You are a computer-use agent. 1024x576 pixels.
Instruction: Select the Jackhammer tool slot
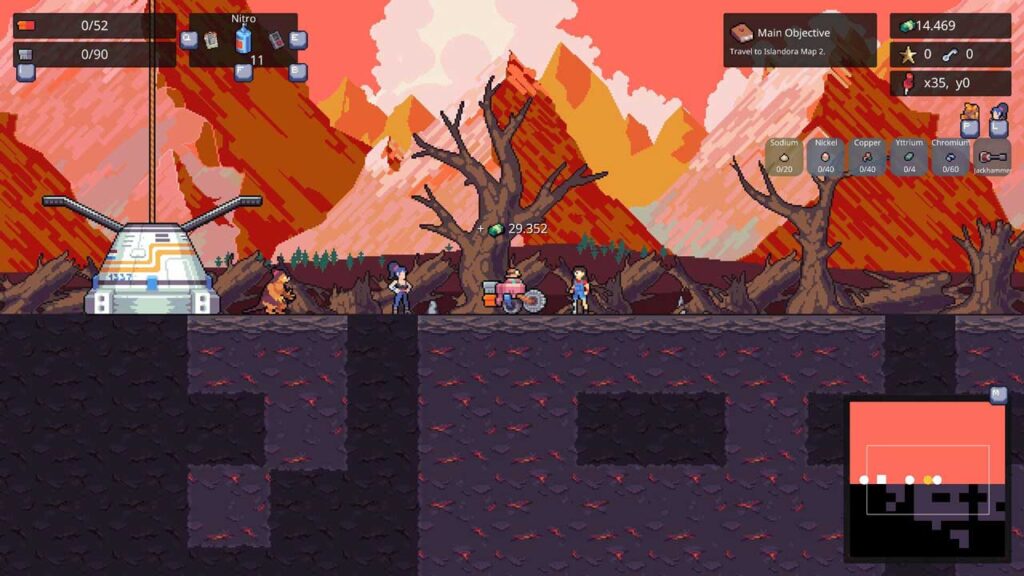click(x=992, y=157)
